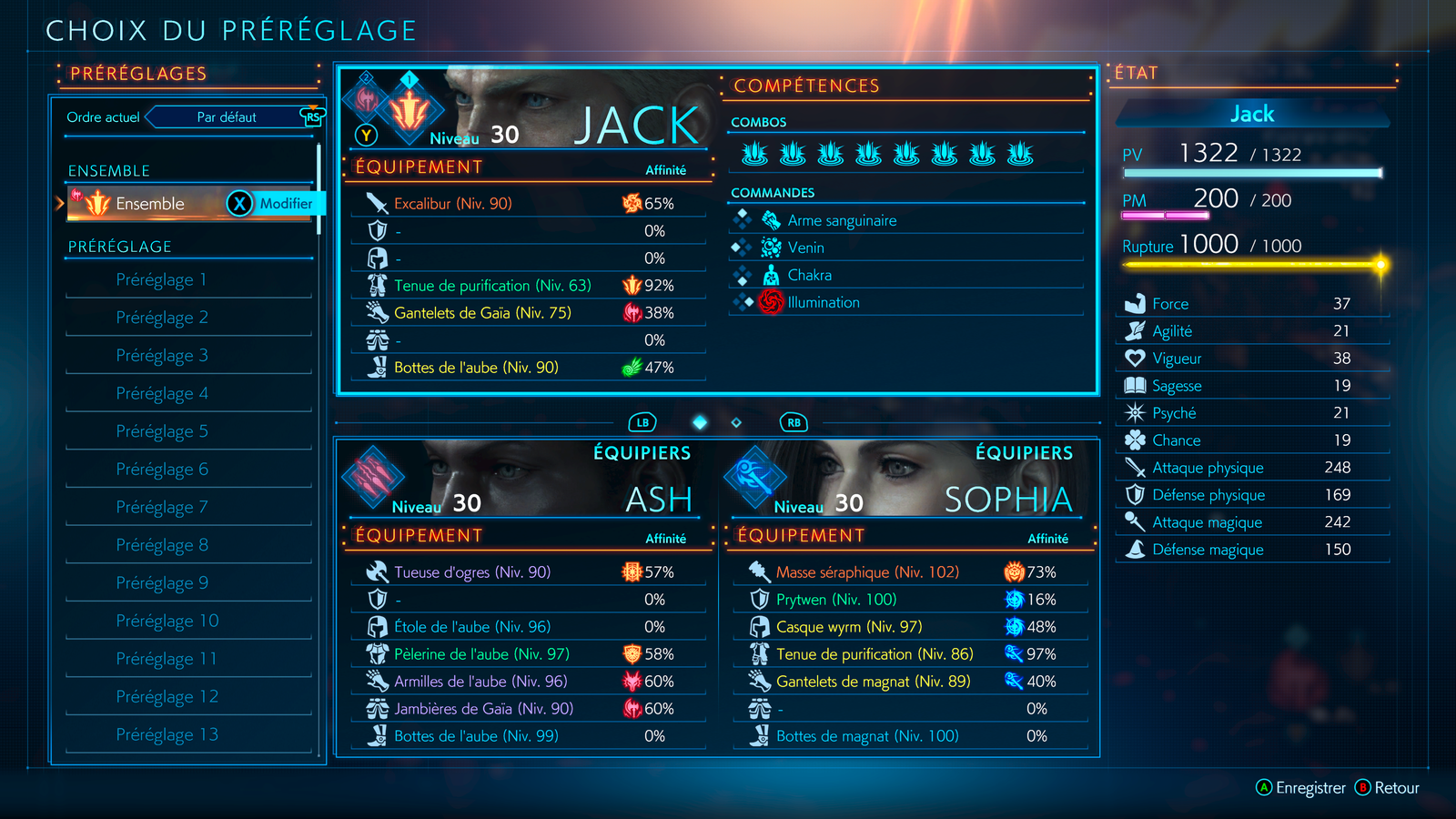Select Préréglage 5 slot
Viewport: 1456px width, 819px height.
(x=162, y=431)
